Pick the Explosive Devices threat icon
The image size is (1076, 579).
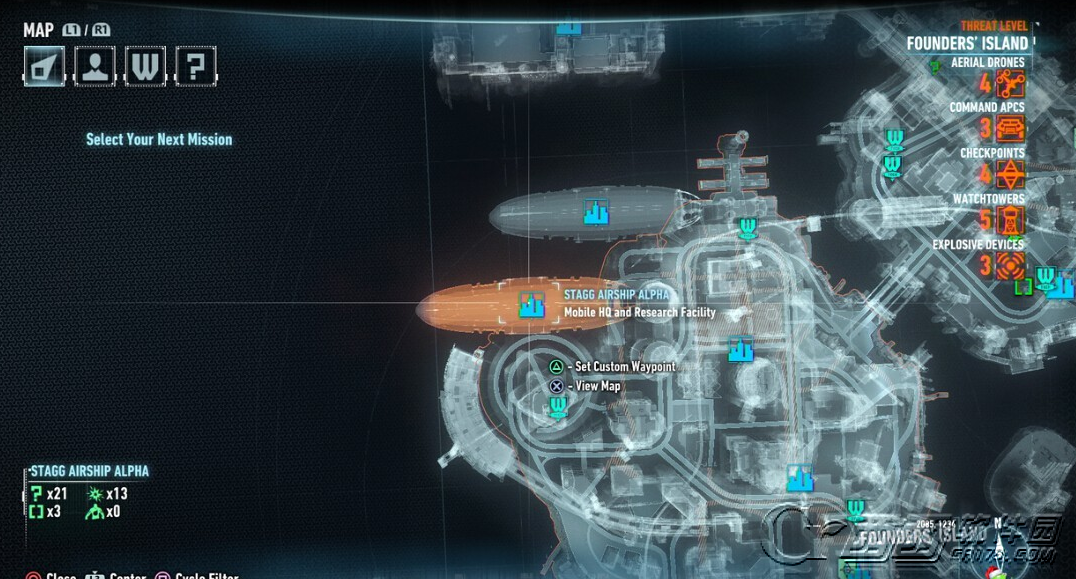pyautogui.click(x=1010, y=265)
